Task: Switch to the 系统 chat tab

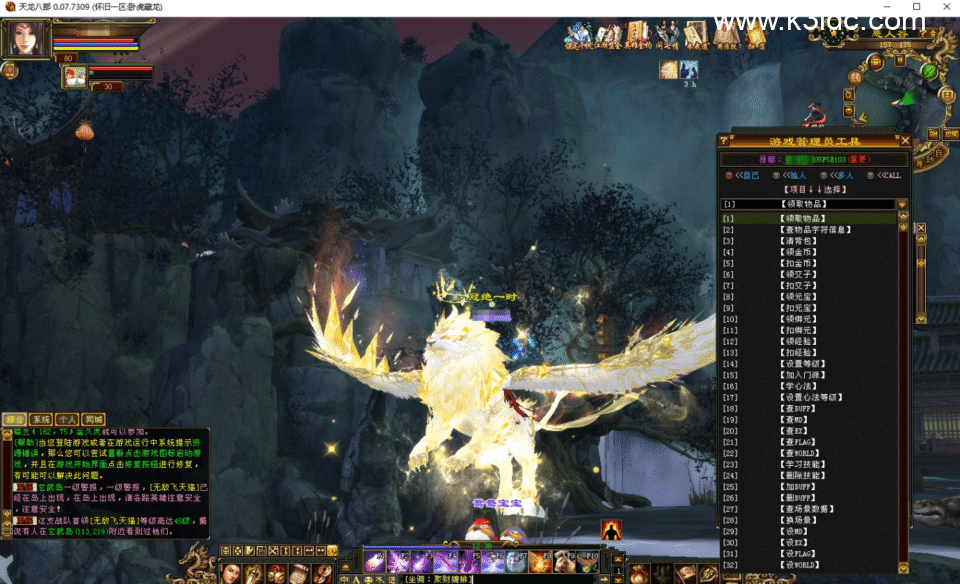Action: click(41, 420)
